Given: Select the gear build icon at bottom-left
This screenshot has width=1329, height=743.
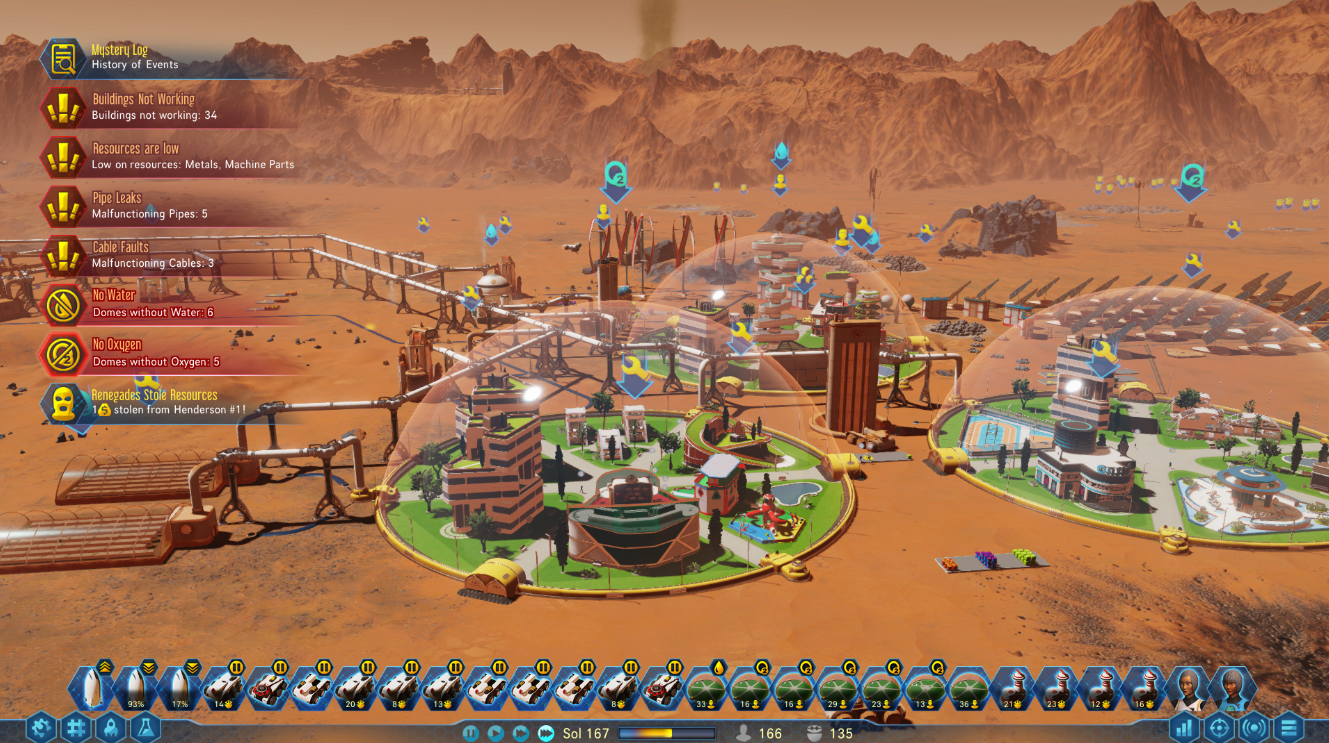Looking at the screenshot, I should [x=42, y=727].
